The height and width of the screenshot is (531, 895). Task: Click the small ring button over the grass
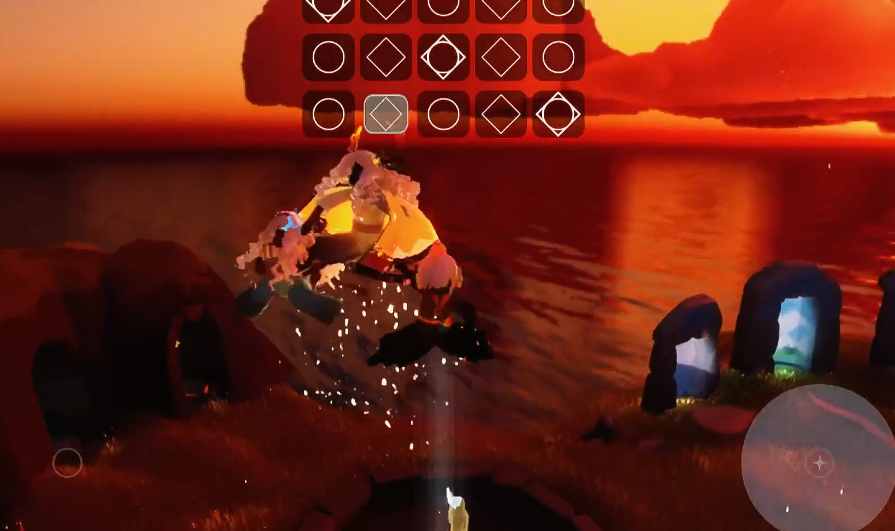[67, 462]
